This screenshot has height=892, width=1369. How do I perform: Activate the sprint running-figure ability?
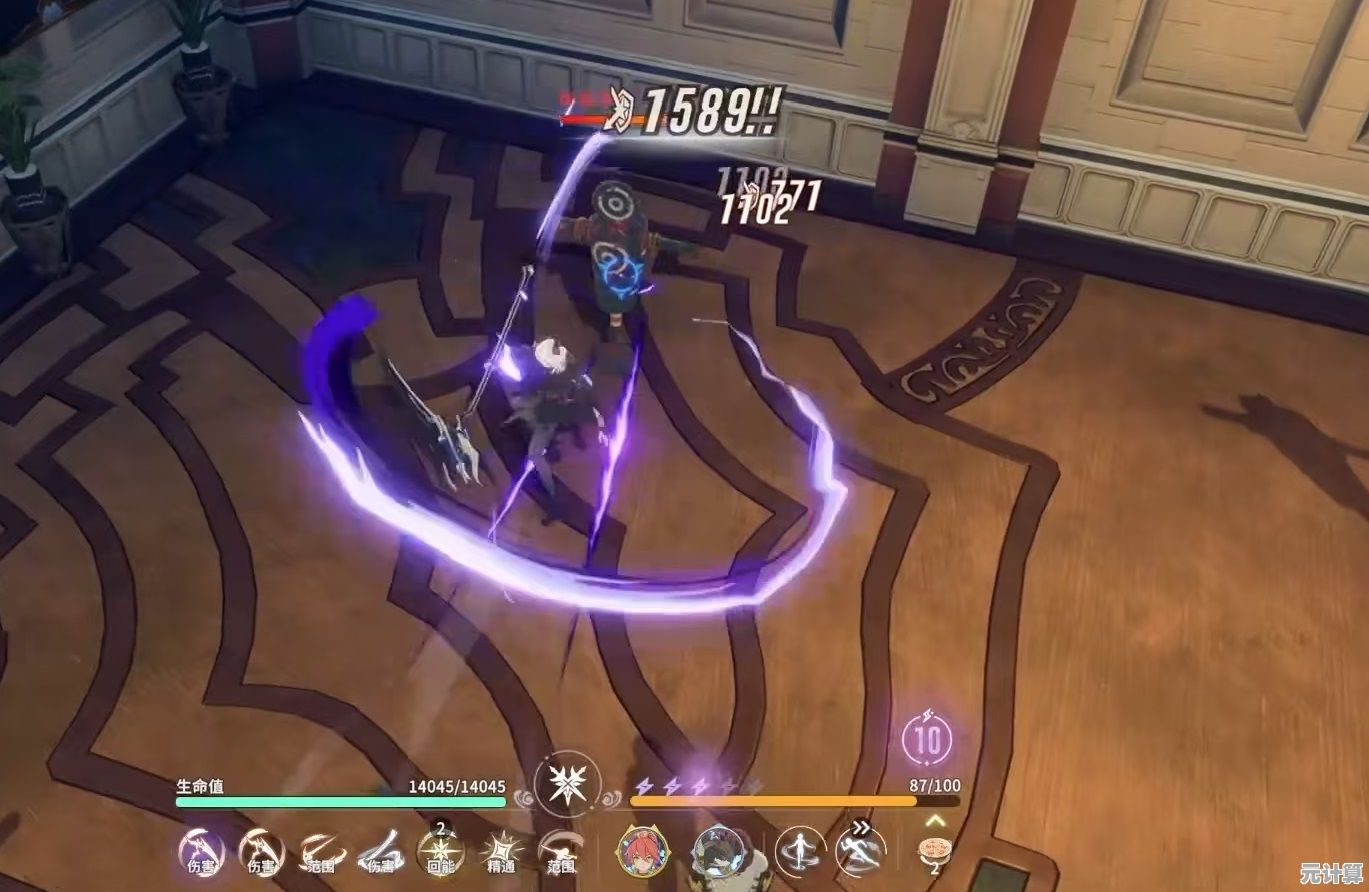coord(860,850)
